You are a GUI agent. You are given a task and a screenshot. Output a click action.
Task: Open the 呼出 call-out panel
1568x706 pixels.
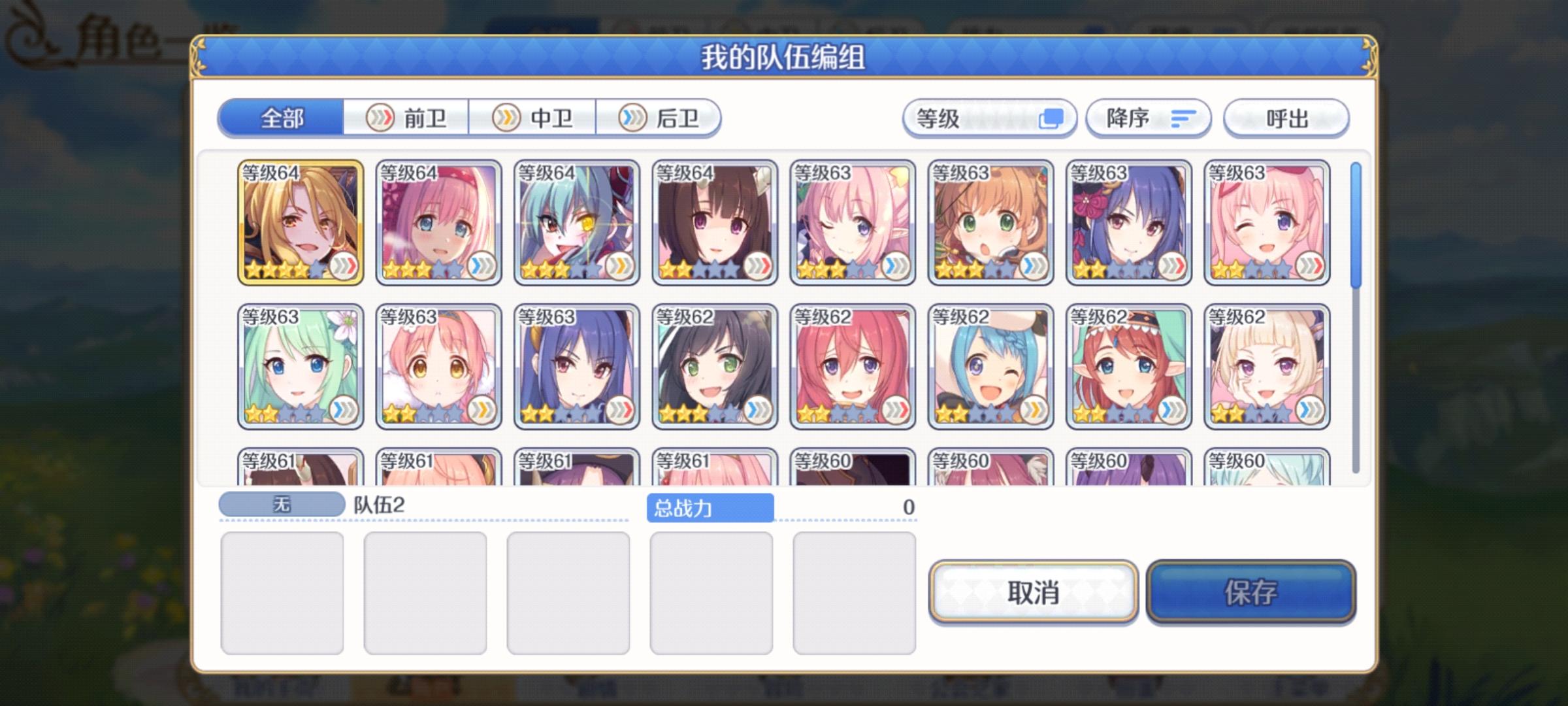pyautogui.click(x=1284, y=119)
